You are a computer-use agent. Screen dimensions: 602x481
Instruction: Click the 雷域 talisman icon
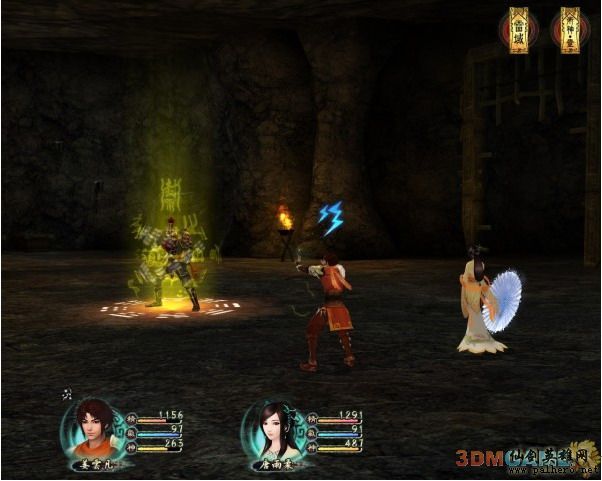point(518,30)
